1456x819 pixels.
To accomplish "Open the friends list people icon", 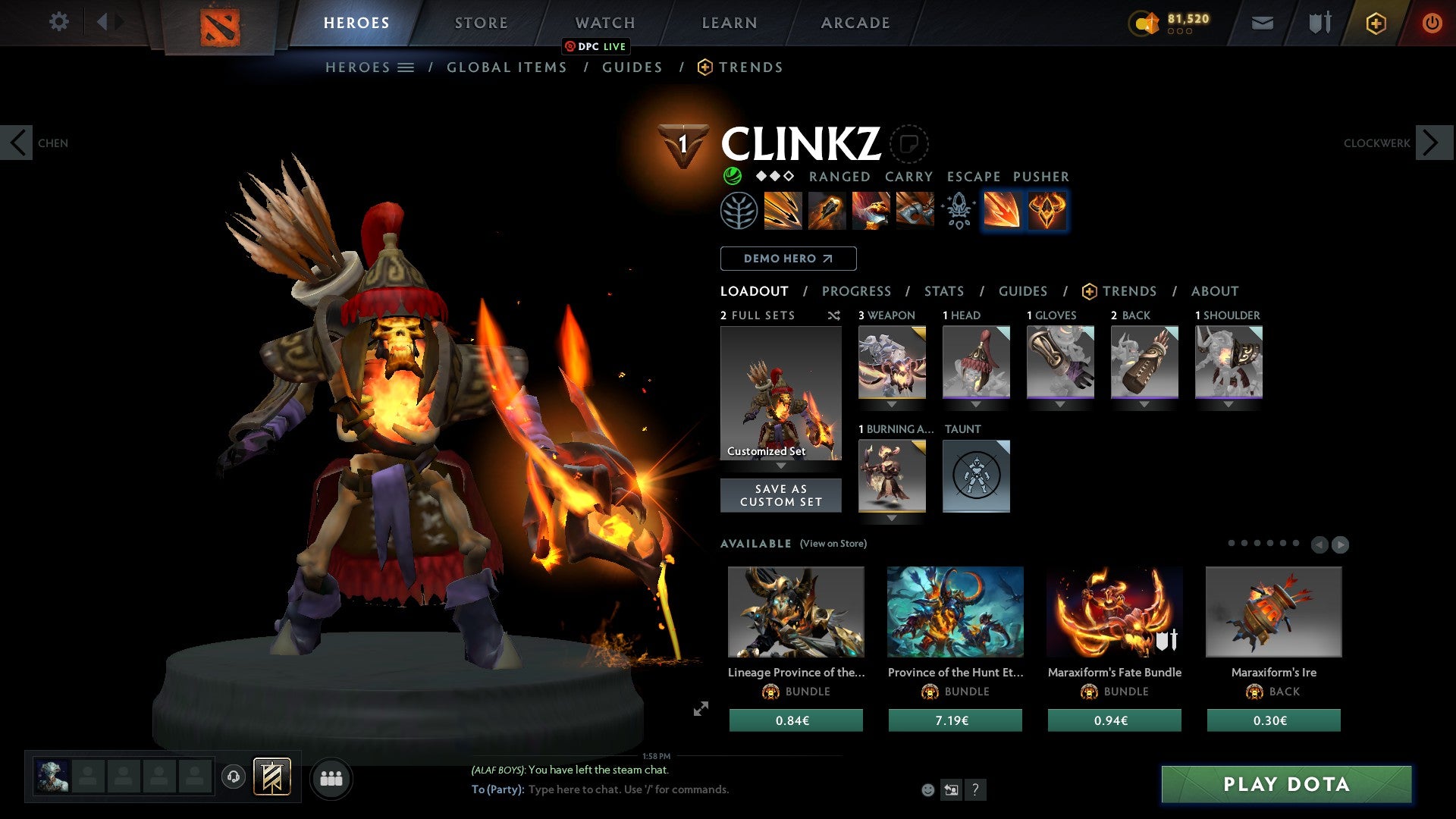I will point(331,778).
